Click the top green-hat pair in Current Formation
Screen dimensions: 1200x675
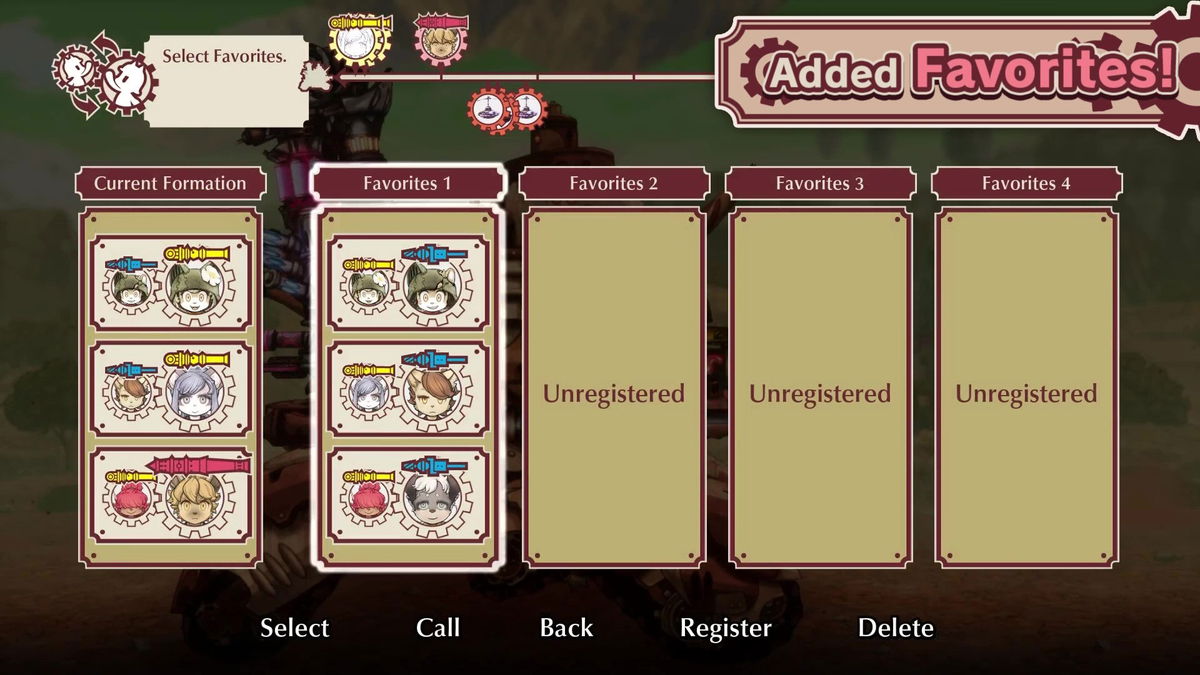pos(170,282)
